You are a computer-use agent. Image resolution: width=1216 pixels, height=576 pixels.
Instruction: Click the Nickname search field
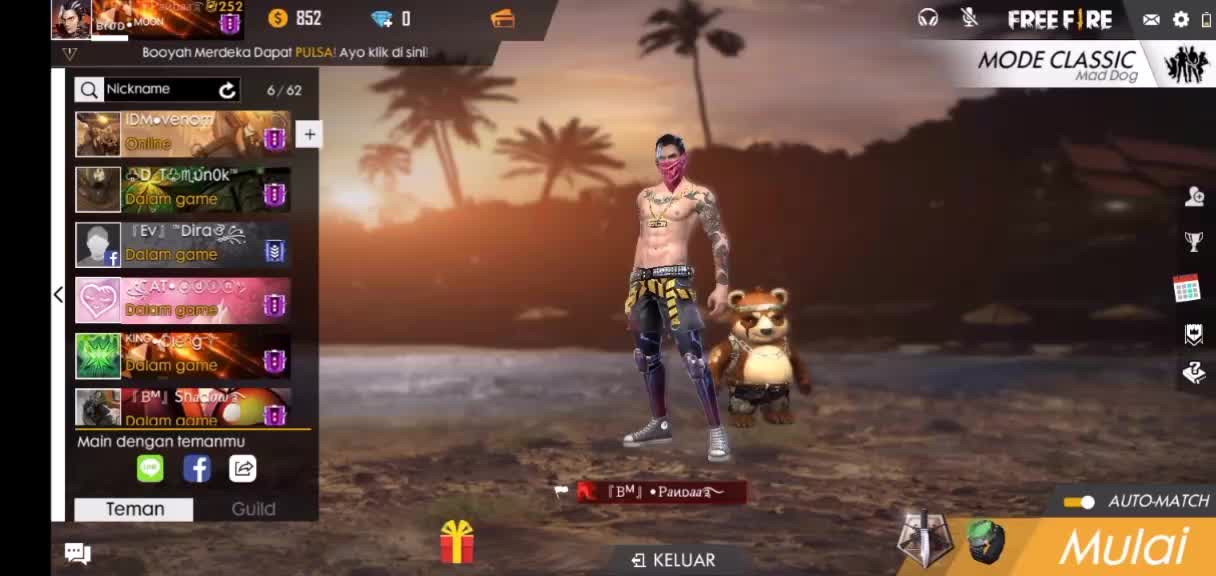click(158, 89)
